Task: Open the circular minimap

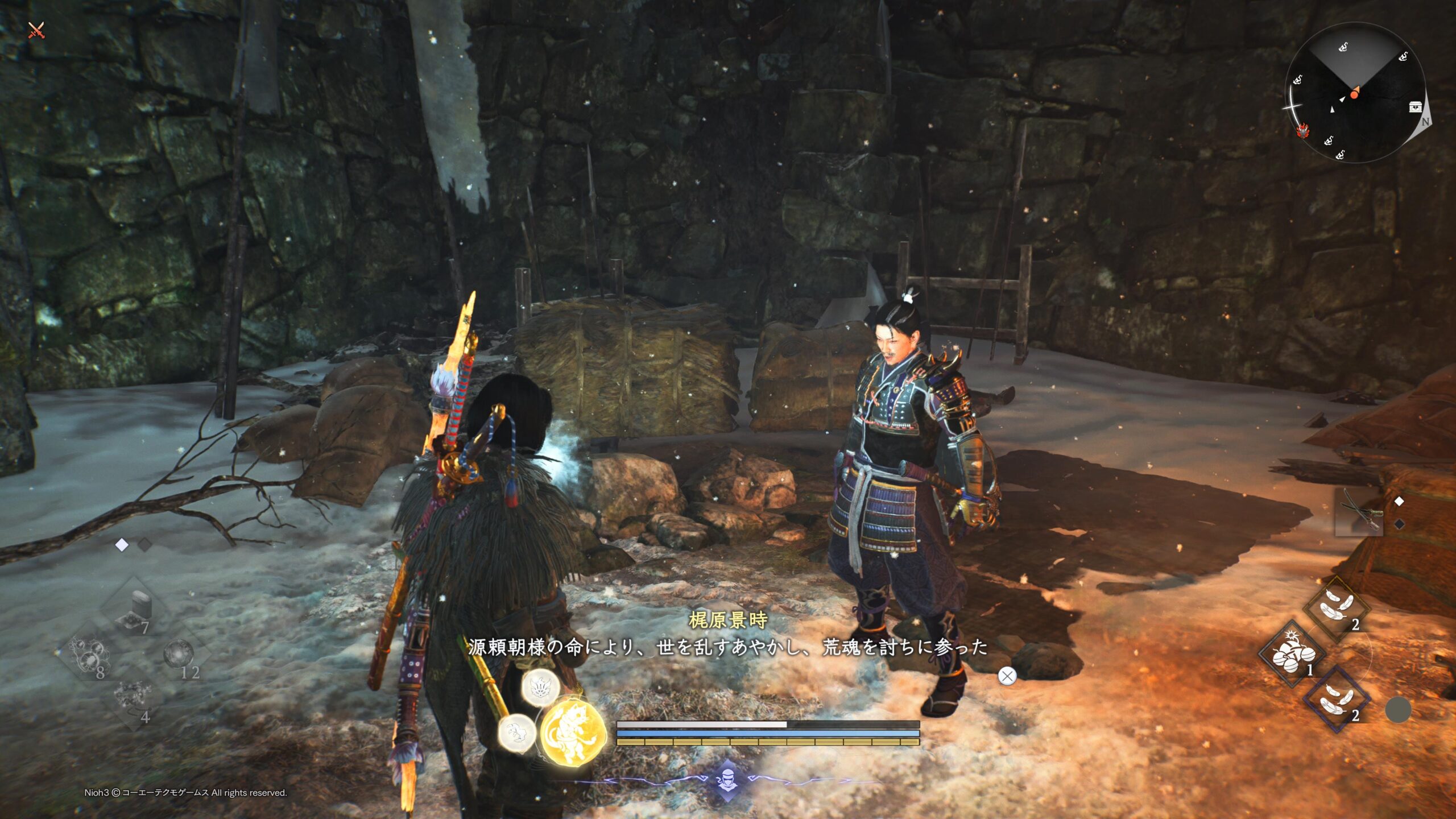Action: [x=1355, y=93]
